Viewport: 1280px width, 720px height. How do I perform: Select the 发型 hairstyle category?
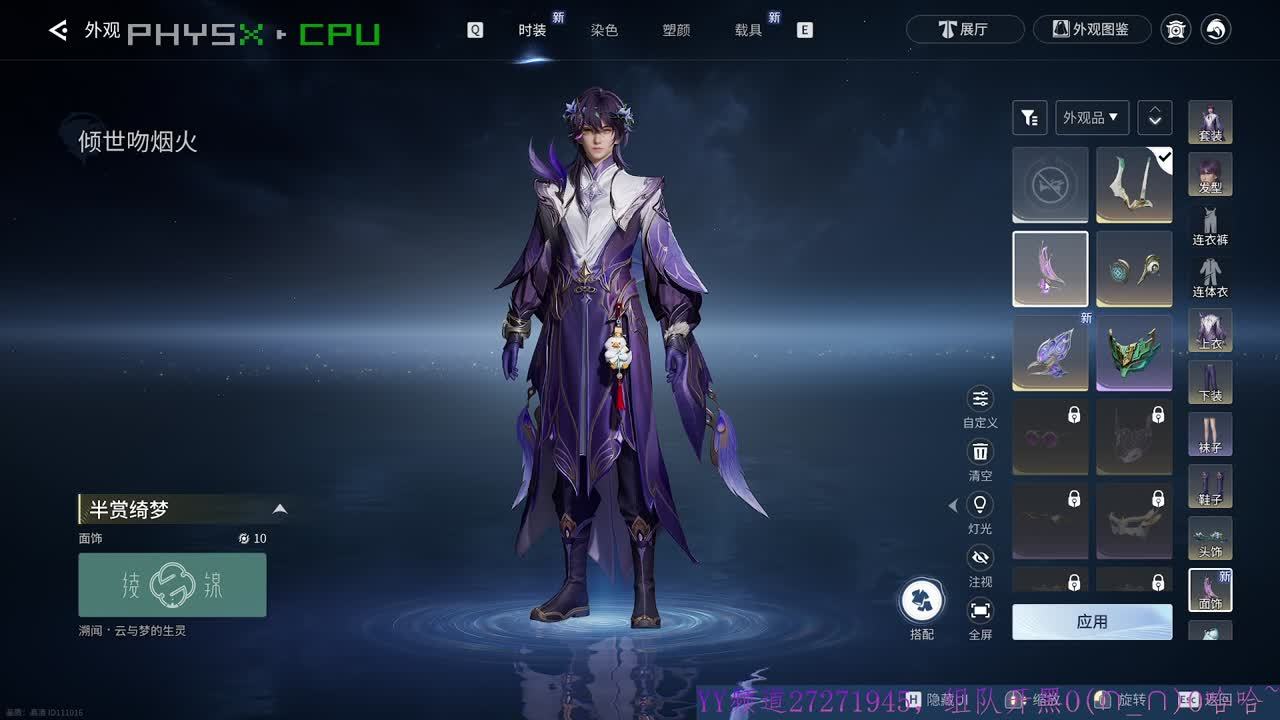pos(1210,174)
